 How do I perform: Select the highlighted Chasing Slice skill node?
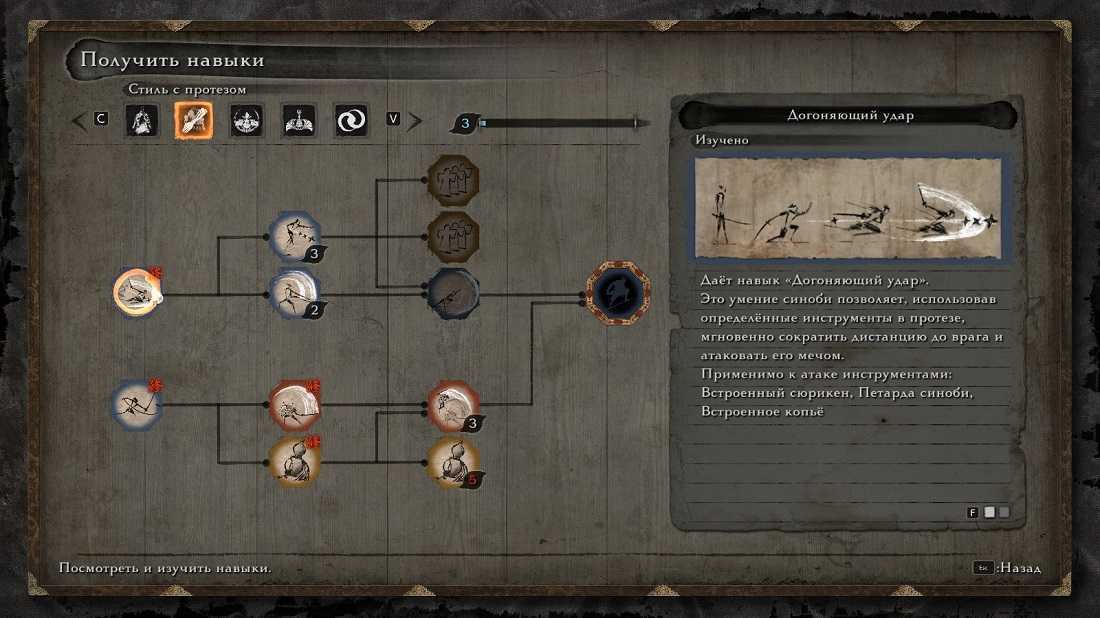[136, 292]
